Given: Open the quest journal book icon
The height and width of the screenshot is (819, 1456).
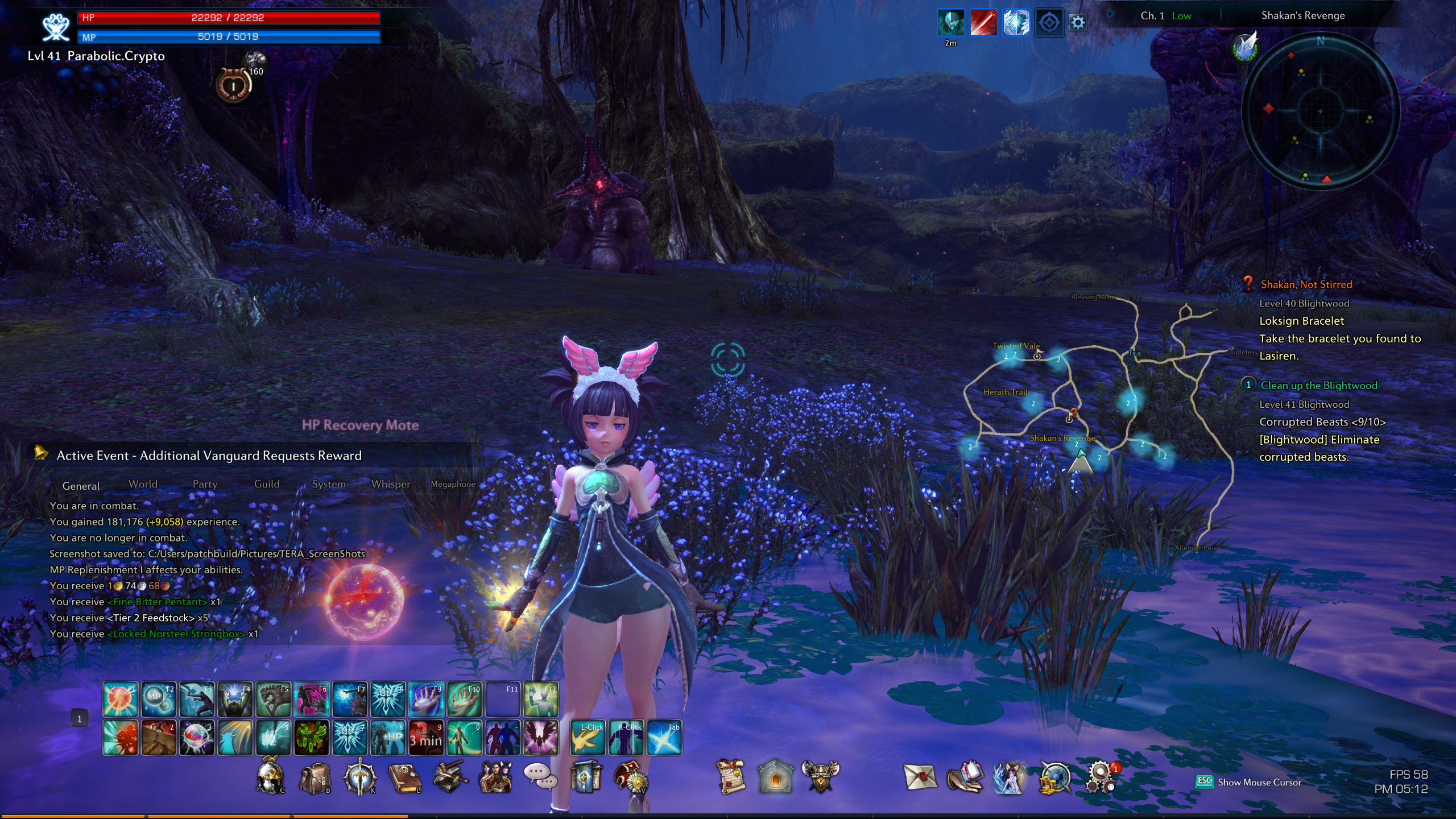Looking at the screenshot, I should 404,778.
